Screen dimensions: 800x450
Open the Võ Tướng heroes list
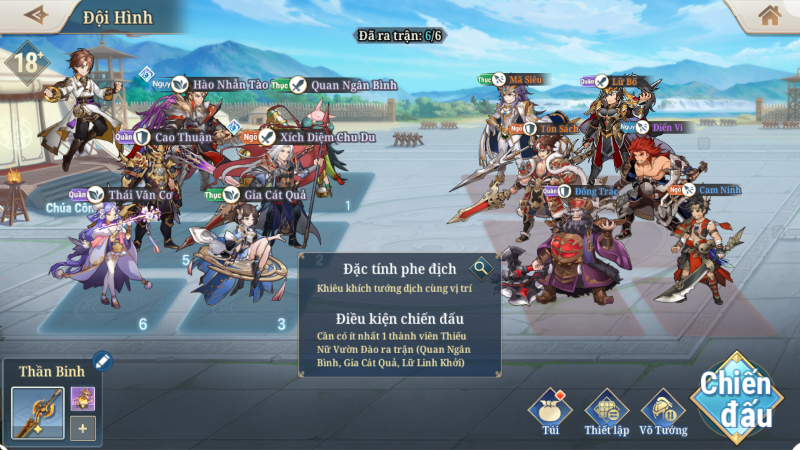663,410
